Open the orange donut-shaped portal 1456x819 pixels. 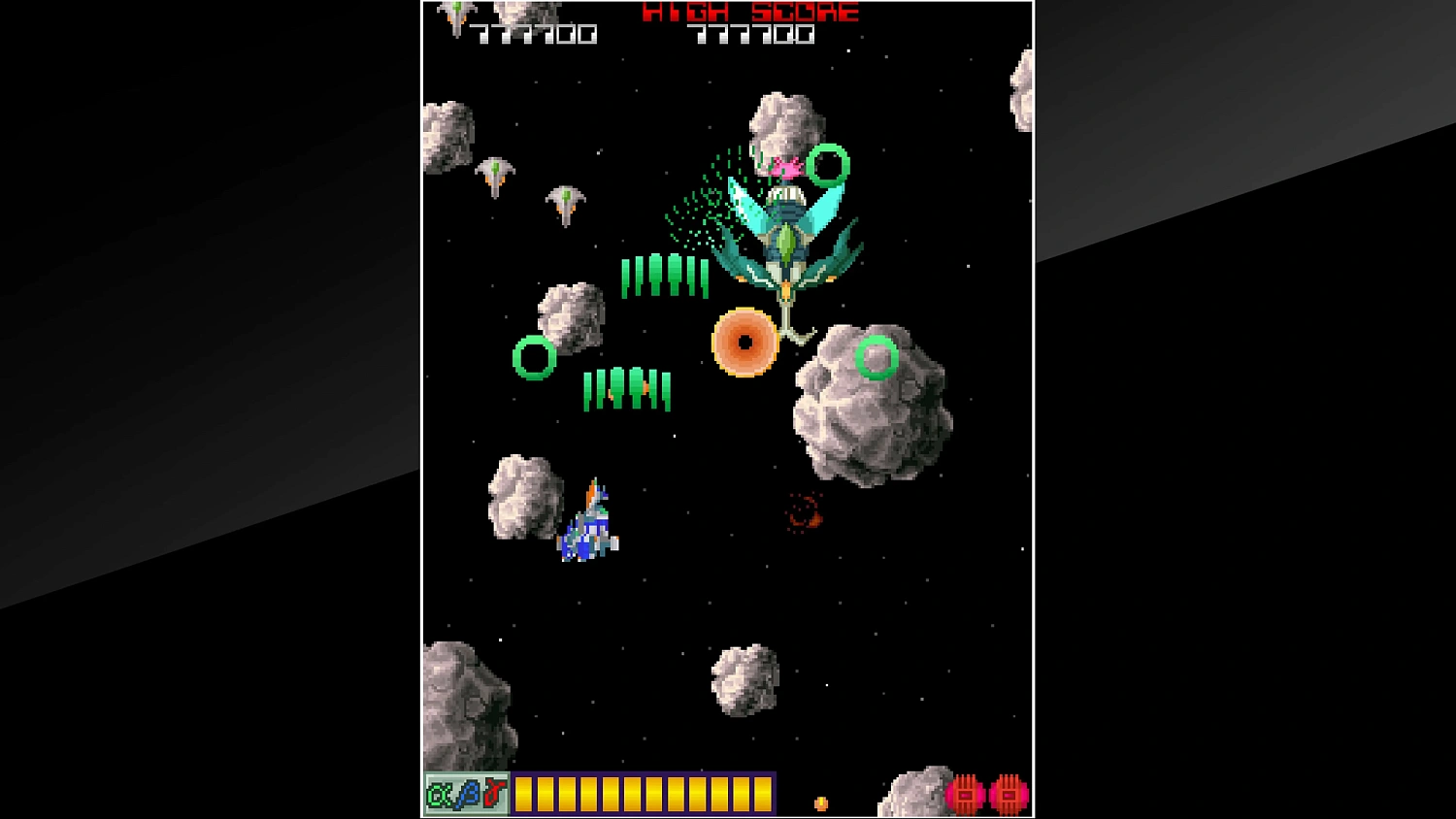coord(746,342)
